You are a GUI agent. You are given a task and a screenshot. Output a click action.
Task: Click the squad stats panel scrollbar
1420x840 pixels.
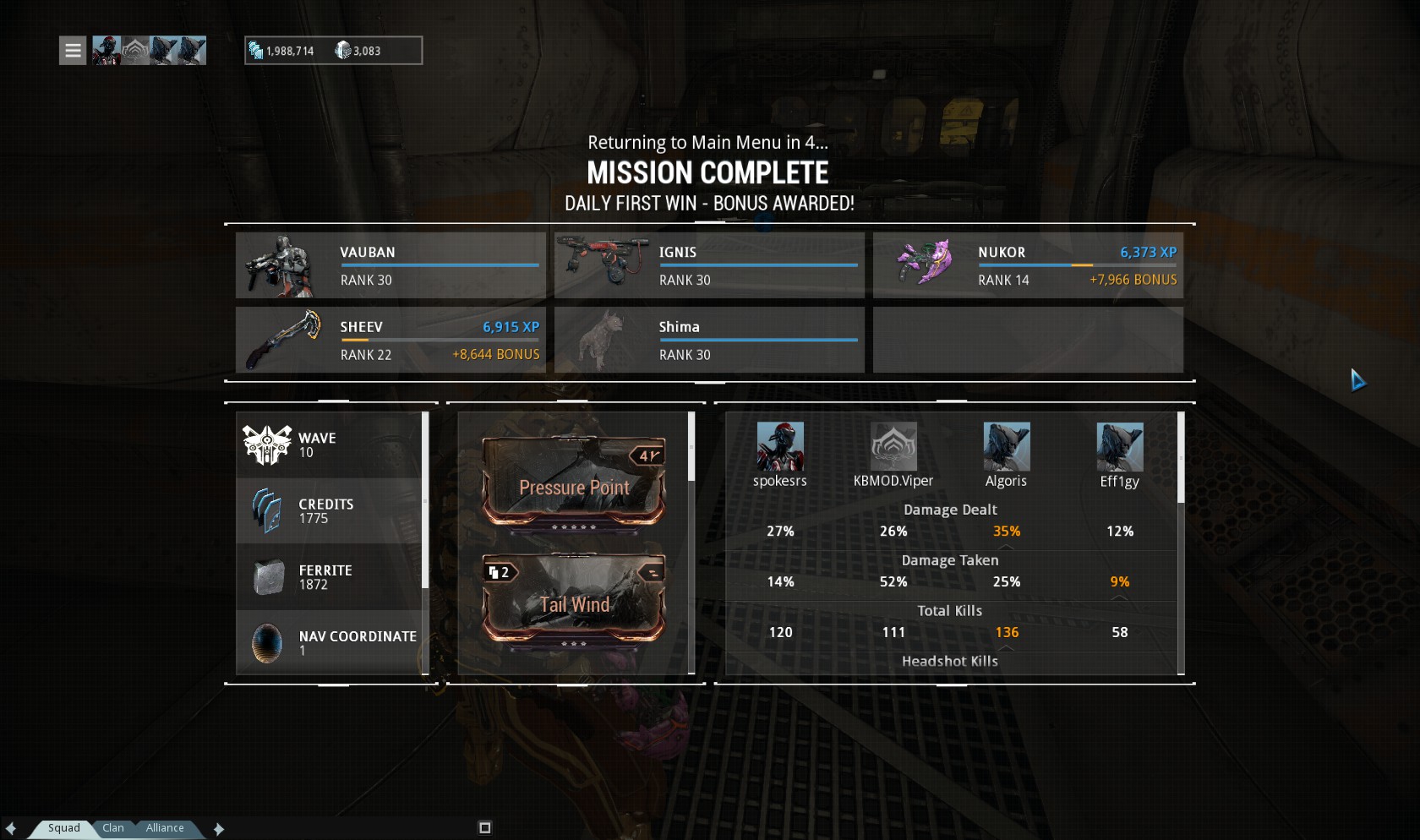click(1181, 458)
